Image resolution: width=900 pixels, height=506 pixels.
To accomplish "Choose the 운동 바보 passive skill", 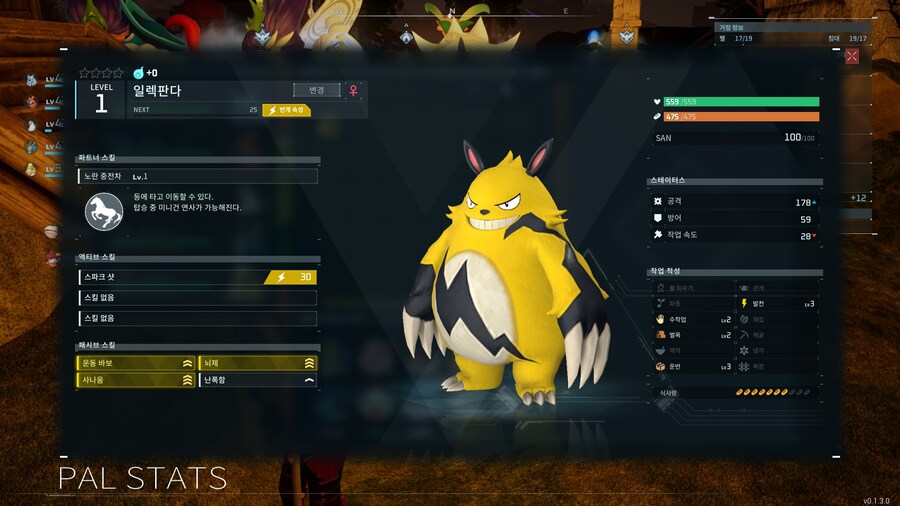I will click(136, 363).
